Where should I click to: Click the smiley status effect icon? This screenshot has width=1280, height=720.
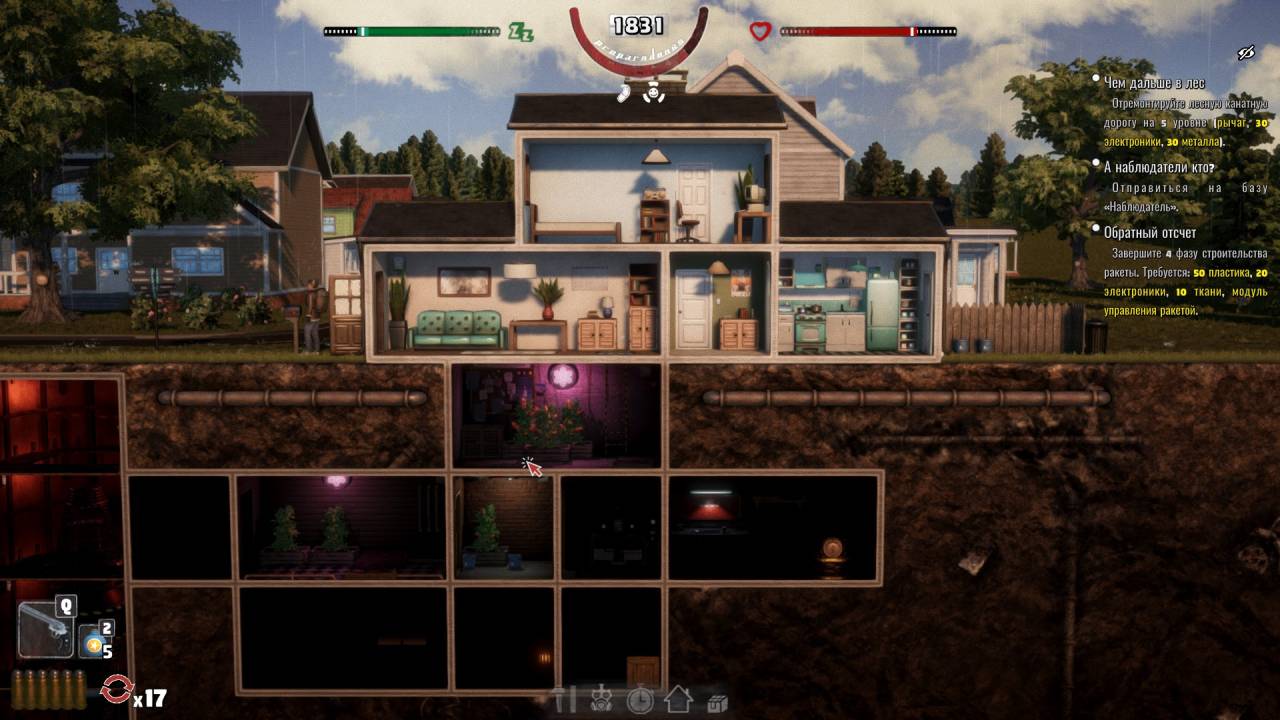653,93
